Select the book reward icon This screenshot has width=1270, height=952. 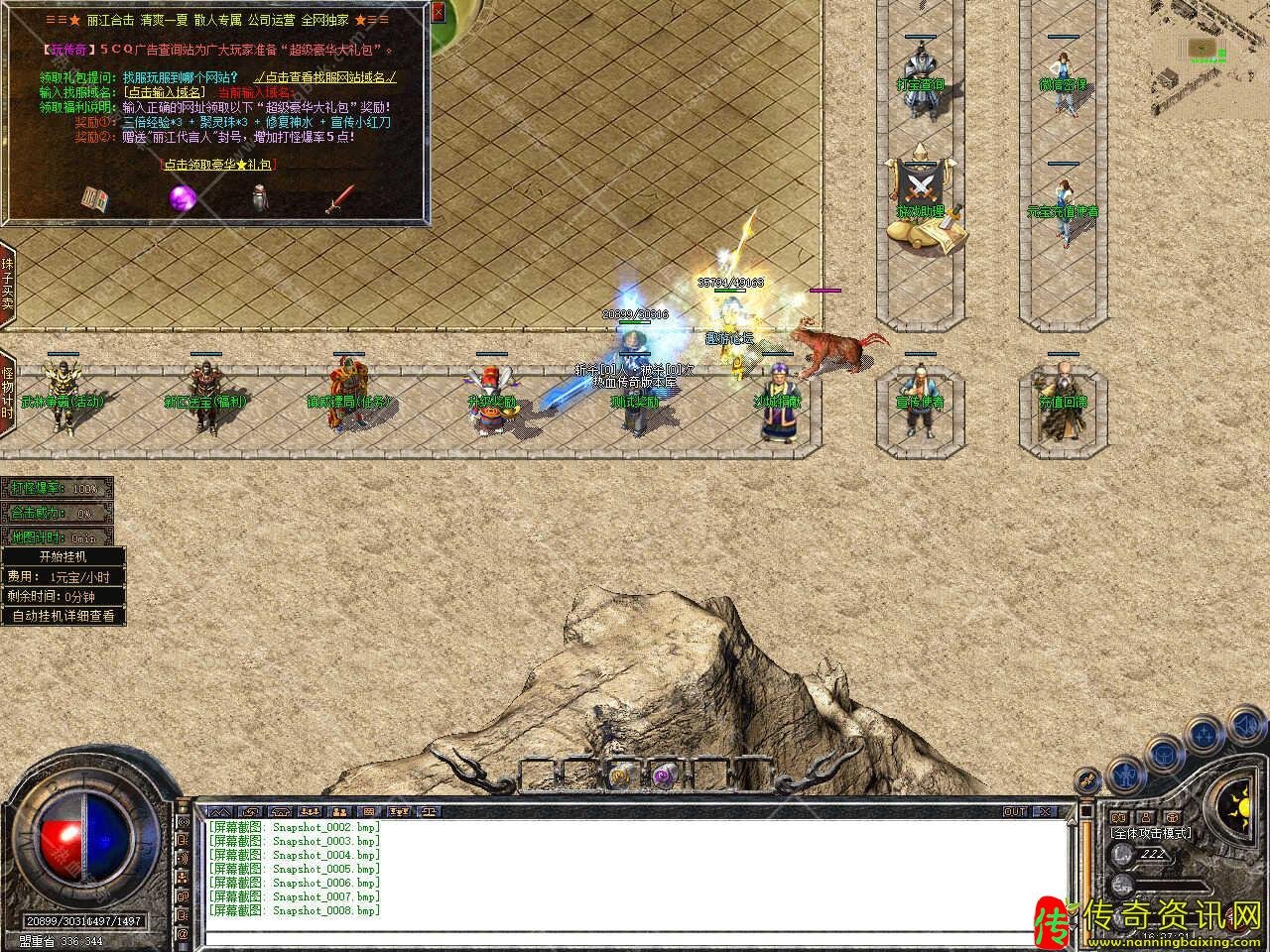point(94,198)
